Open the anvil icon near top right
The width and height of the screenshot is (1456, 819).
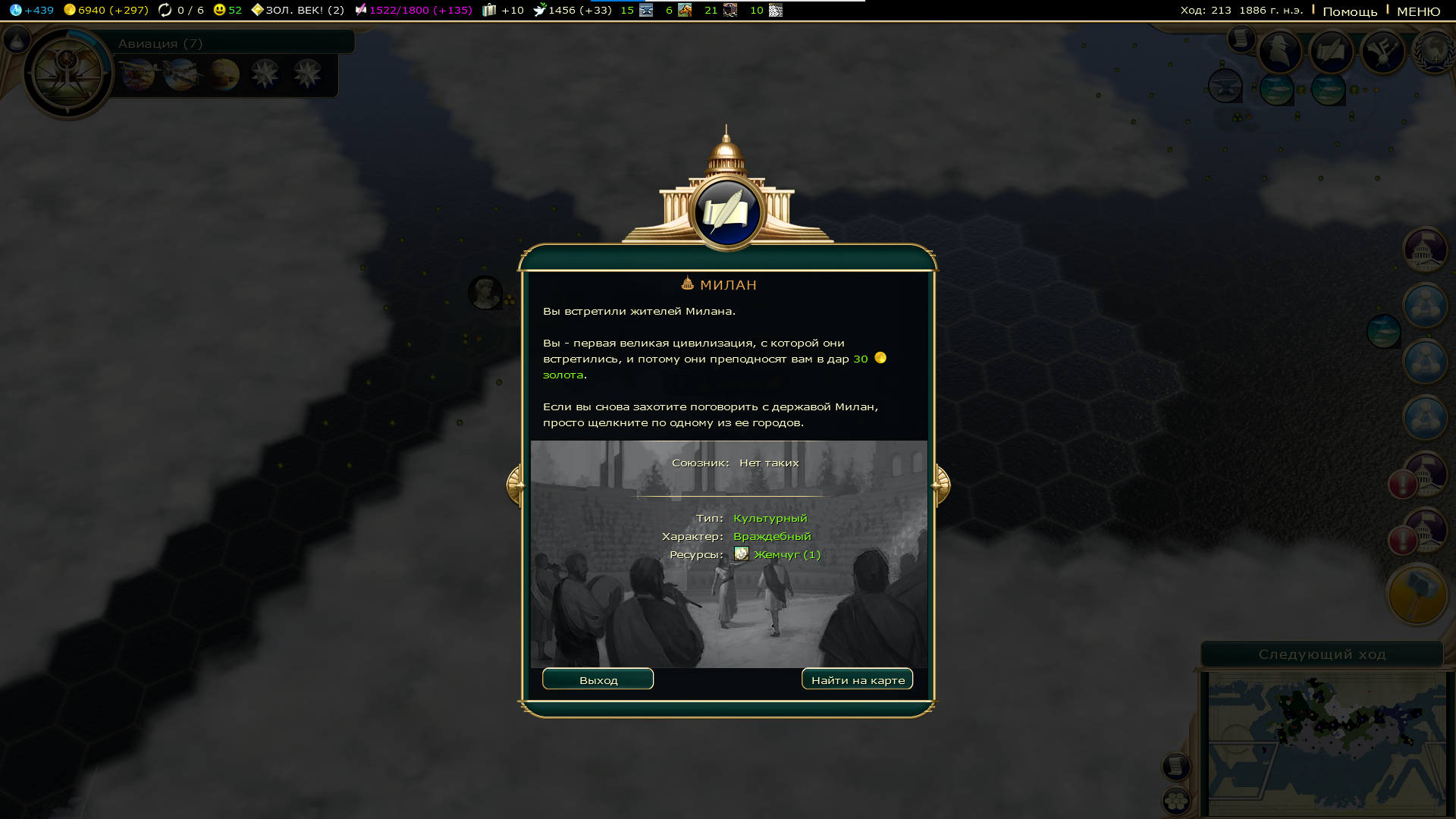point(1224,86)
